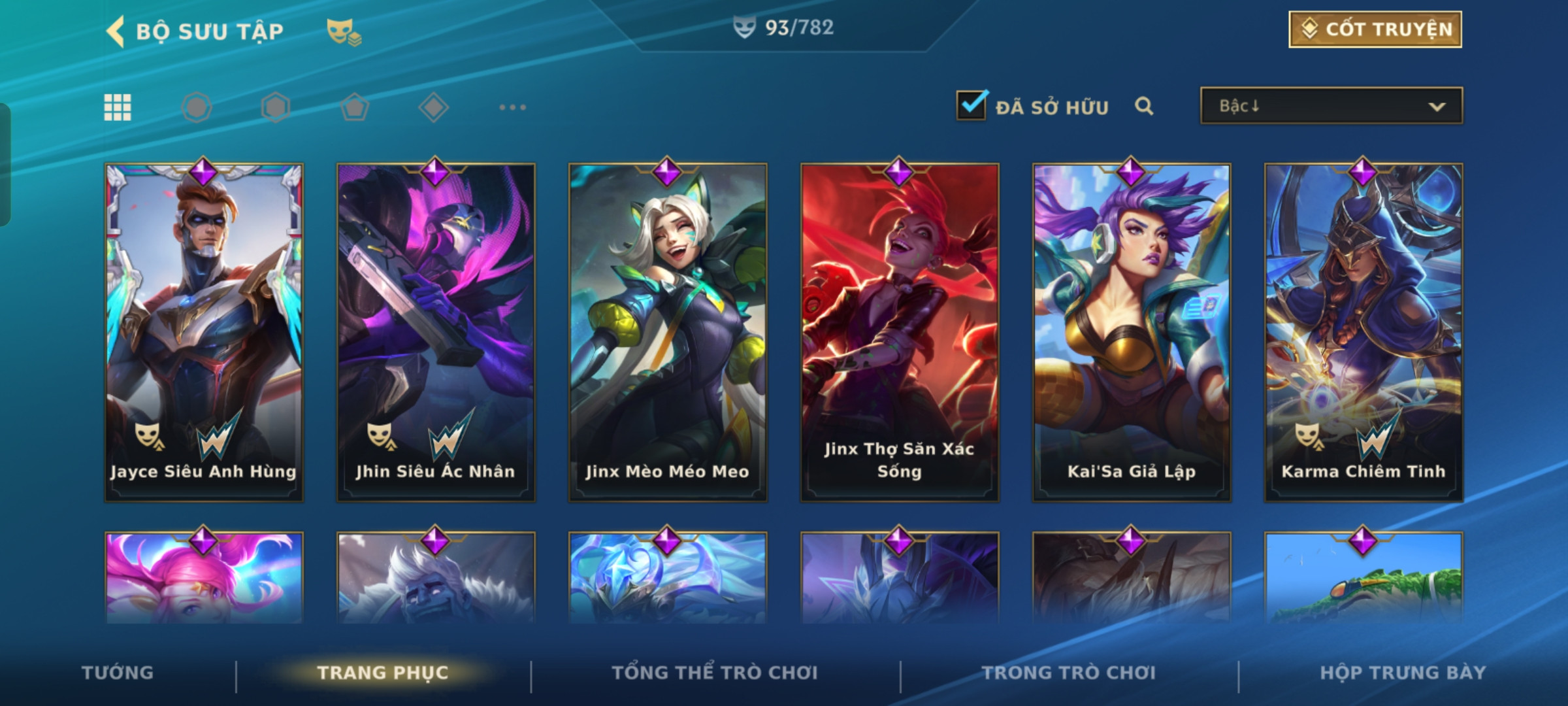Pick Karma Chiêm Tinh skin card
This screenshot has width=1568, height=706.
[x=1364, y=332]
